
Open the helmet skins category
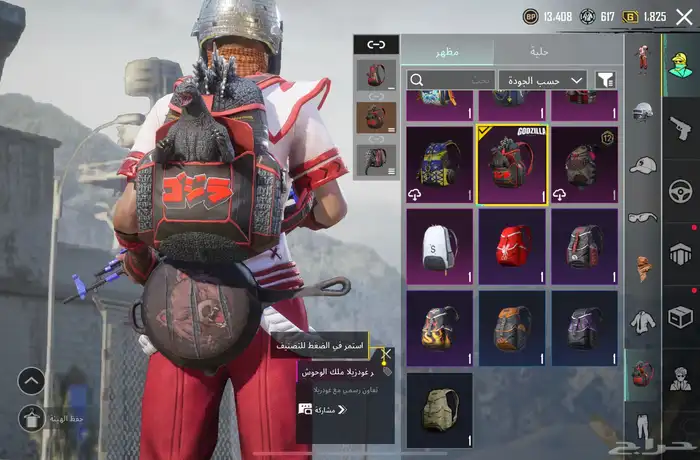(x=643, y=111)
